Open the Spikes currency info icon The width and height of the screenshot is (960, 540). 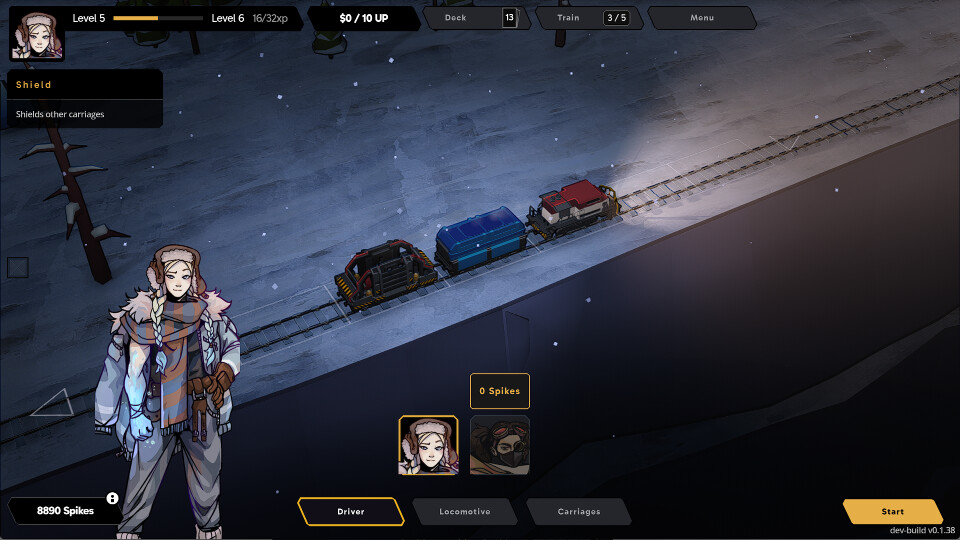pyautogui.click(x=113, y=498)
